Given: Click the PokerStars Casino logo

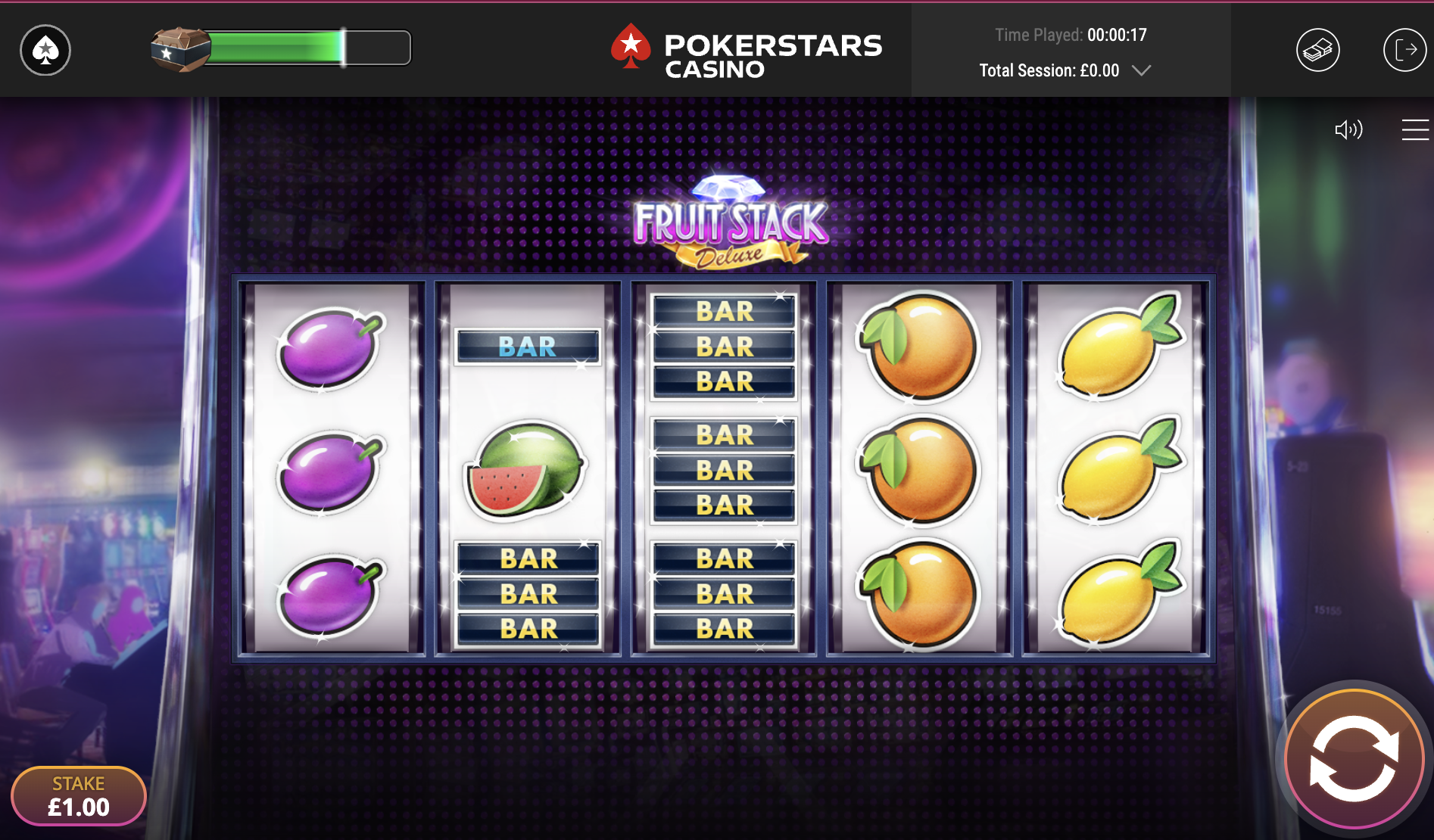Looking at the screenshot, I should point(747,51).
